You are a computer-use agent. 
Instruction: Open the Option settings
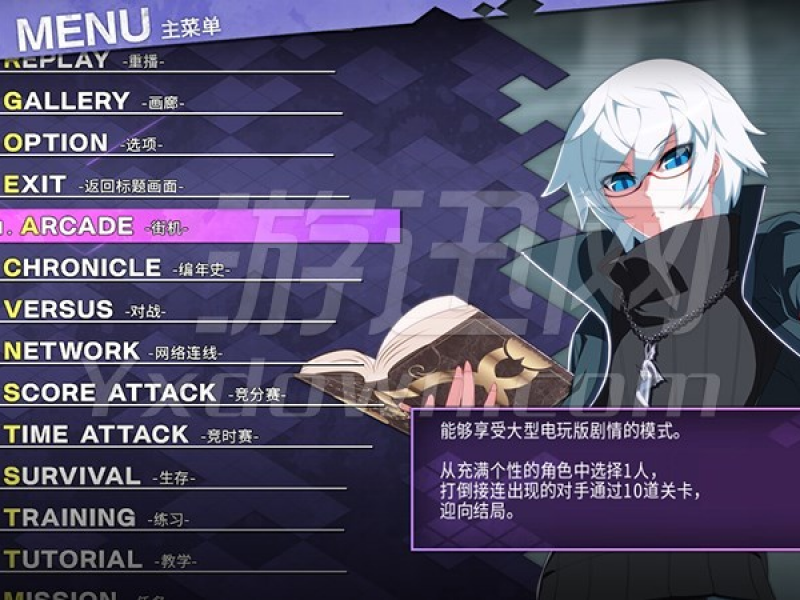(58, 143)
